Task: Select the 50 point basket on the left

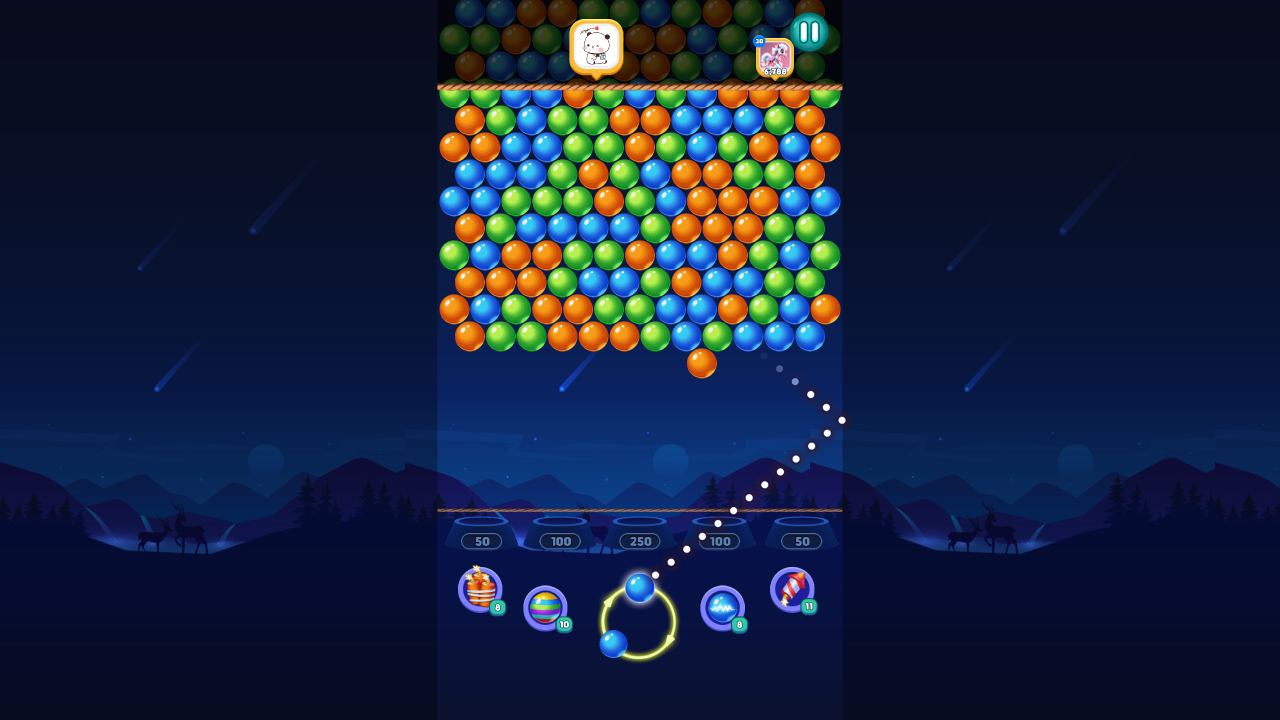Action: [481, 540]
